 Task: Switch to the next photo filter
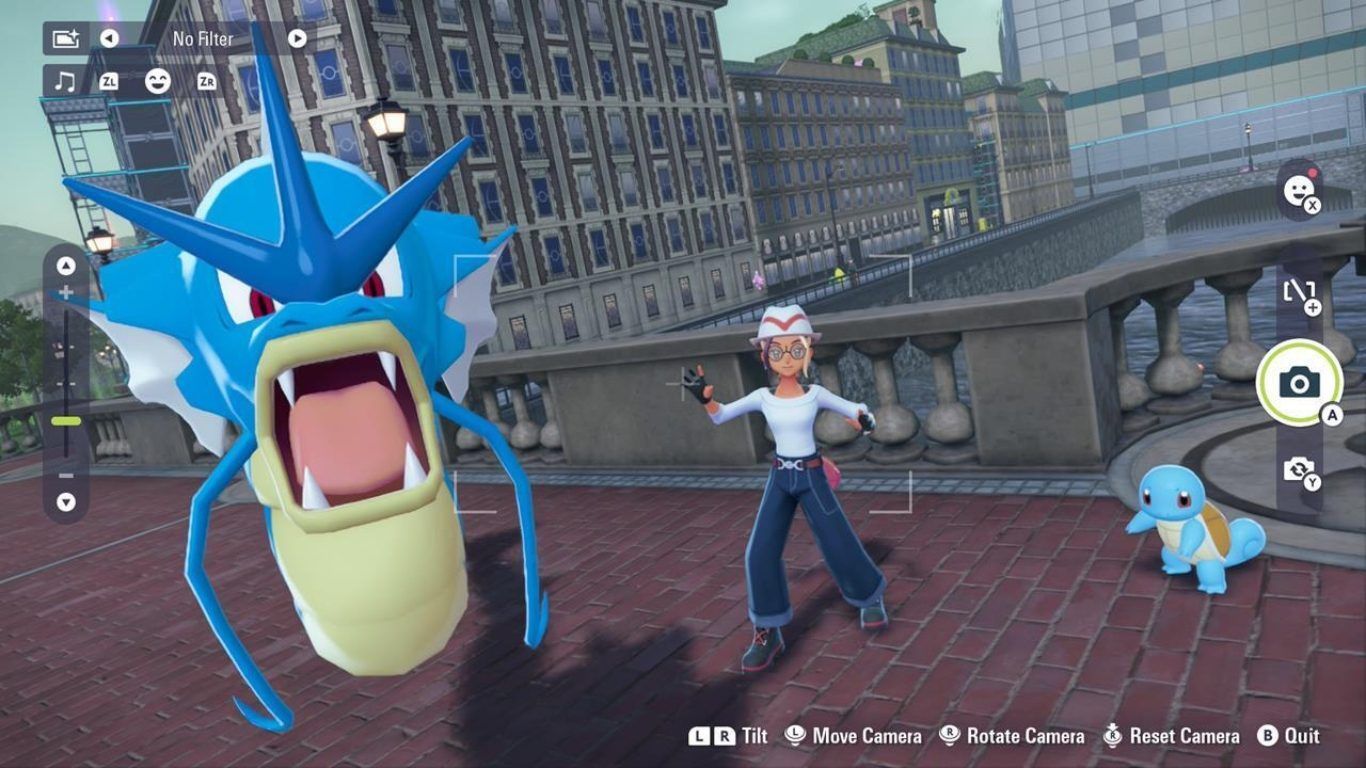click(297, 38)
